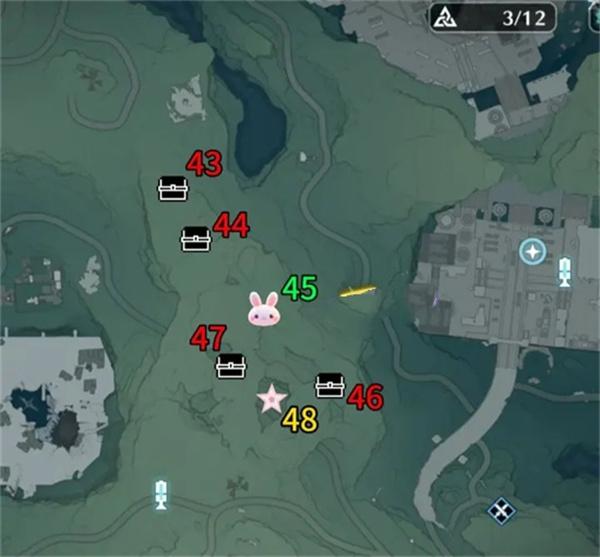Select the glowing beacon in the southwest
Screen dimensions: 600x557
[162, 493]
